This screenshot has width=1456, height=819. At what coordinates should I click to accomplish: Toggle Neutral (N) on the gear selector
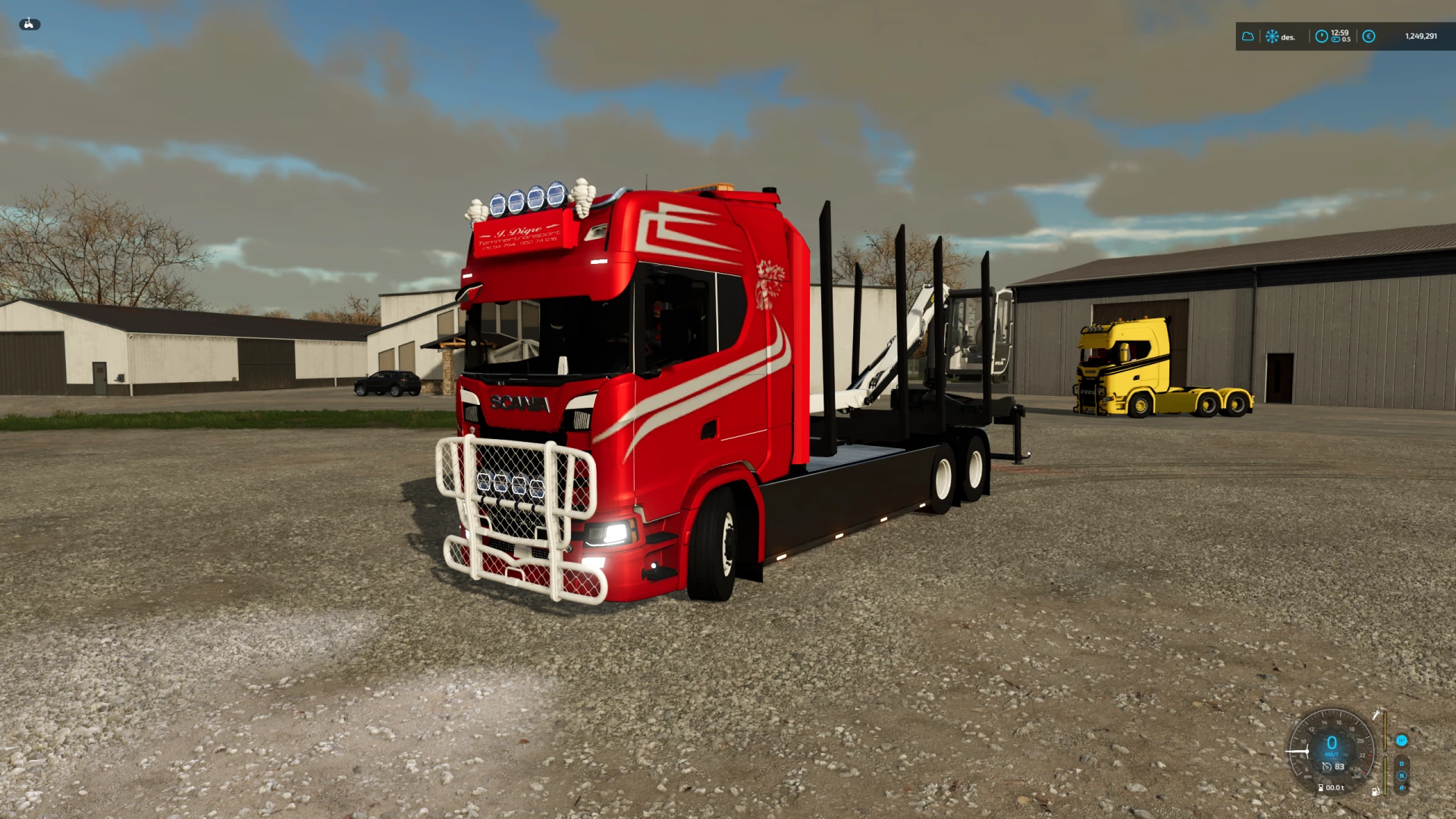(x=1401, y=775)
